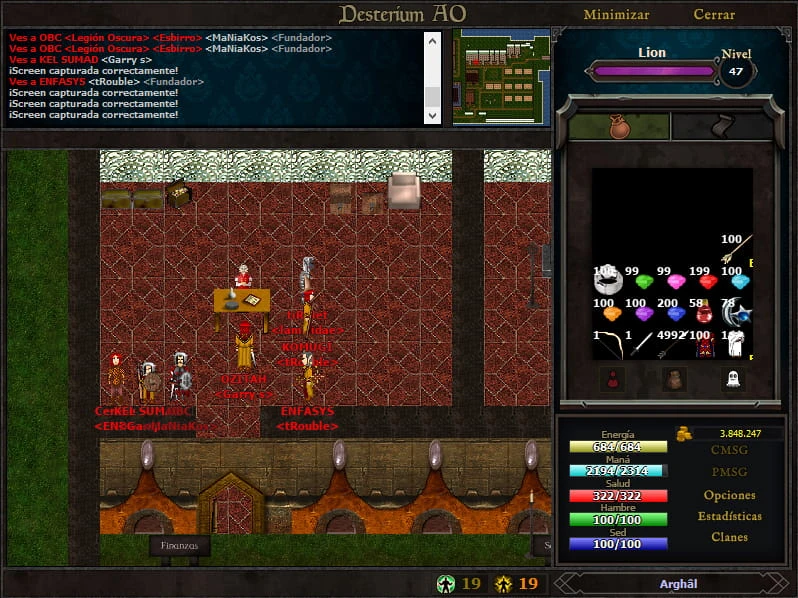Click the chat console scrollbar

[x=432, y=77]
